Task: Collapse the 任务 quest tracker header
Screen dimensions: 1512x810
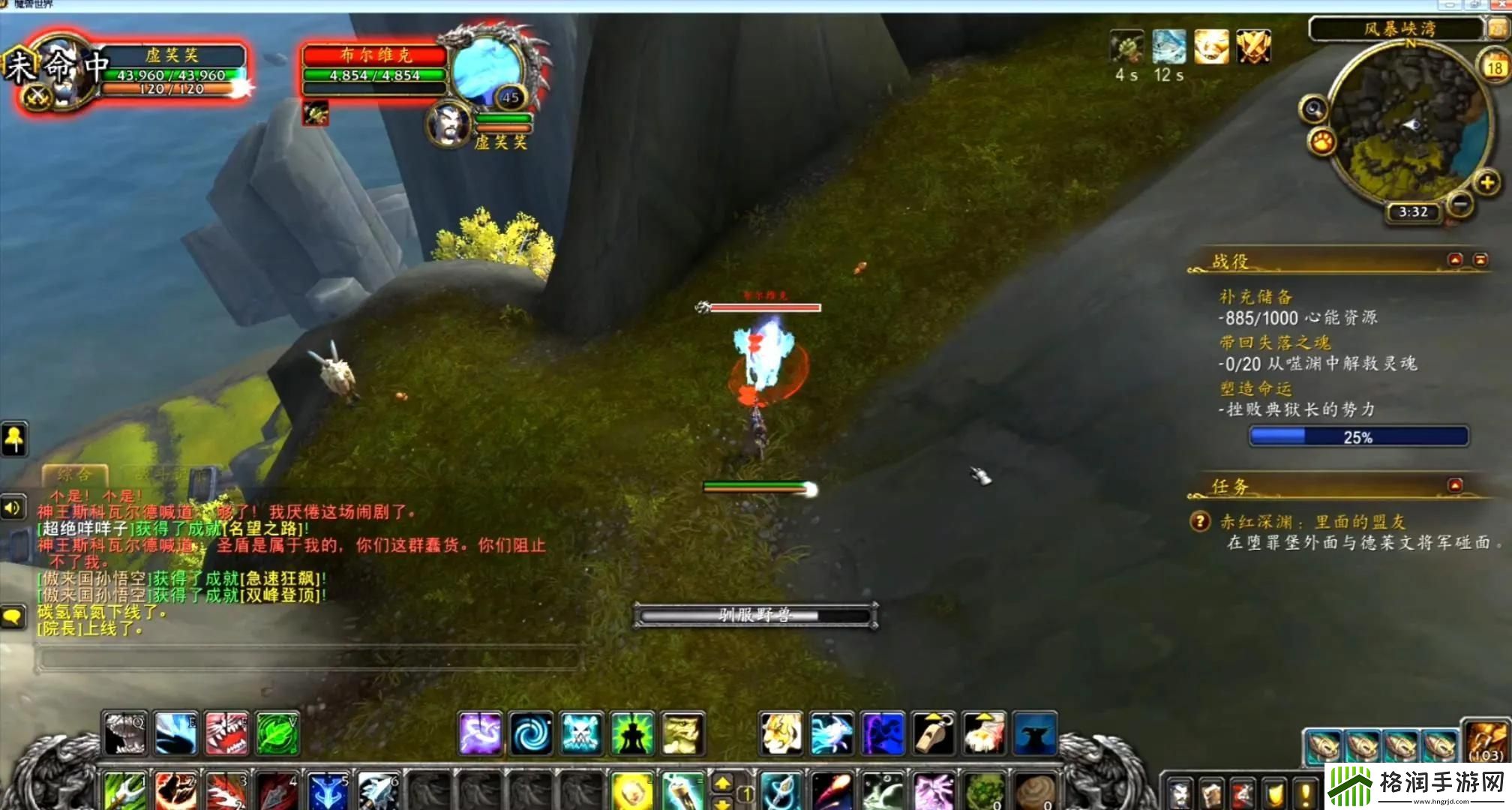Action: click(1455, 485)
